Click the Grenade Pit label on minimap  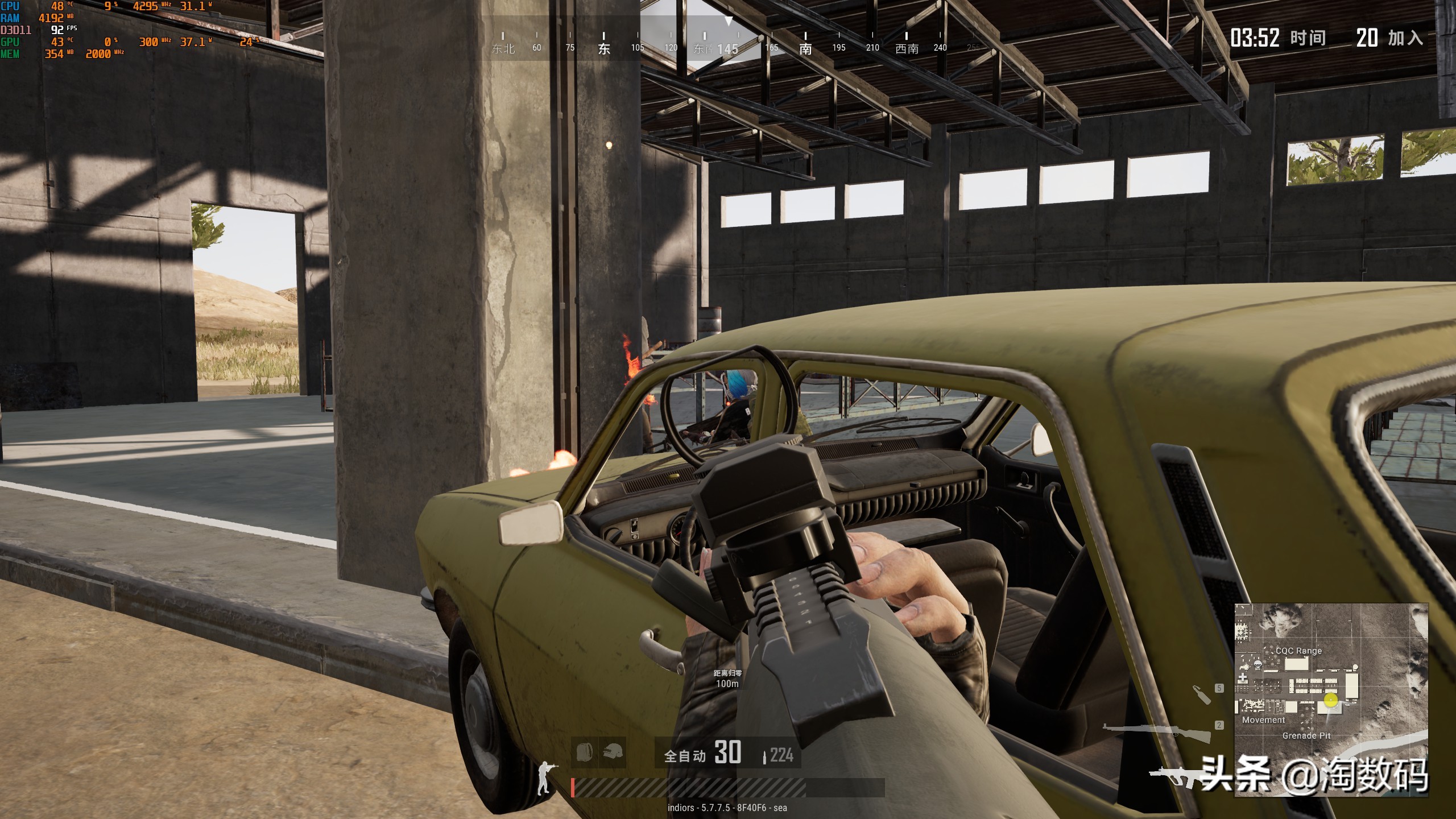(x=1306, y=735)
